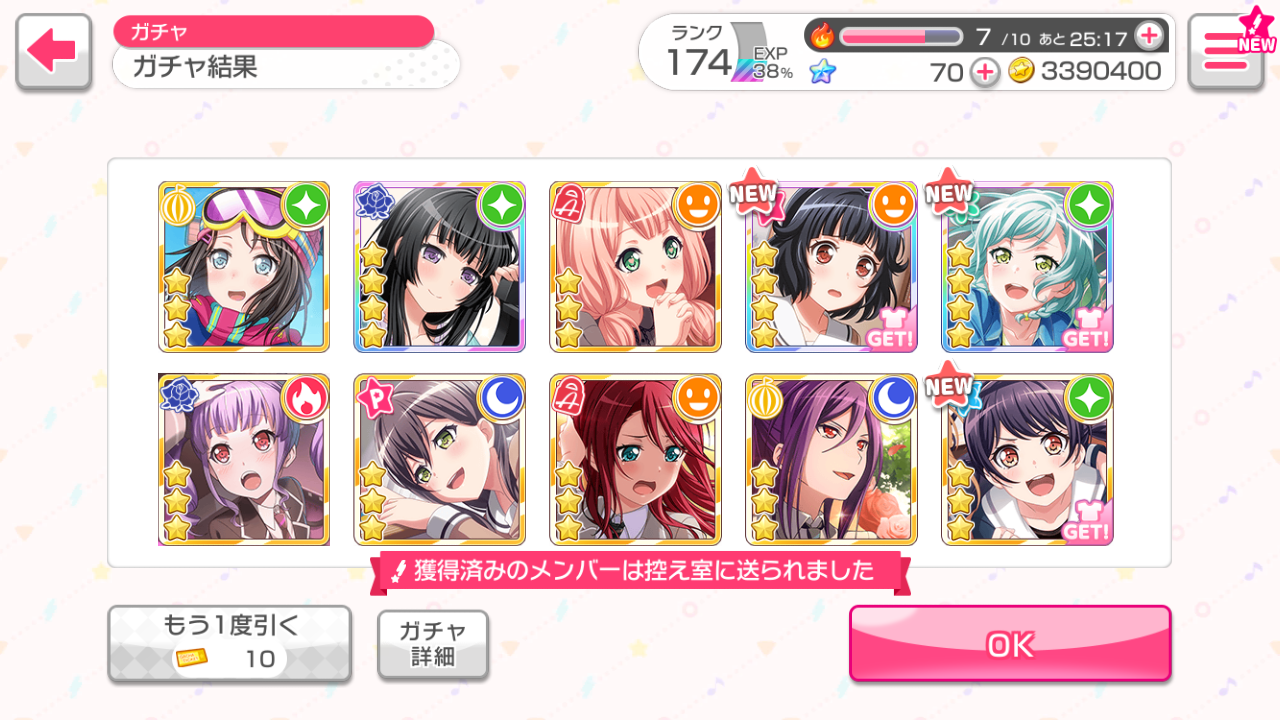The height and width of the screenshot is (720, 1280).
Task: Choose the pink-haired girl card
Action: point(635,267)
